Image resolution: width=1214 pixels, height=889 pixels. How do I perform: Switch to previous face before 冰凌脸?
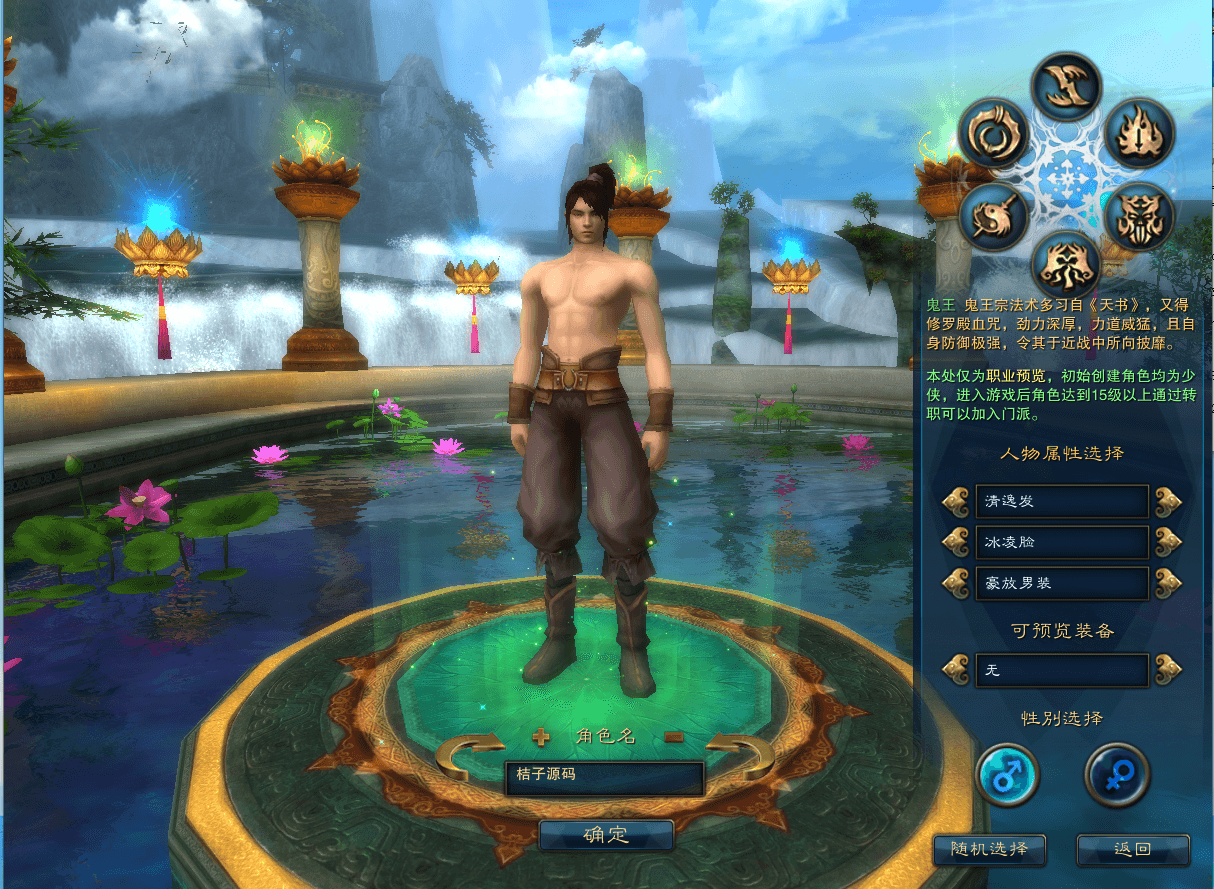956,542
